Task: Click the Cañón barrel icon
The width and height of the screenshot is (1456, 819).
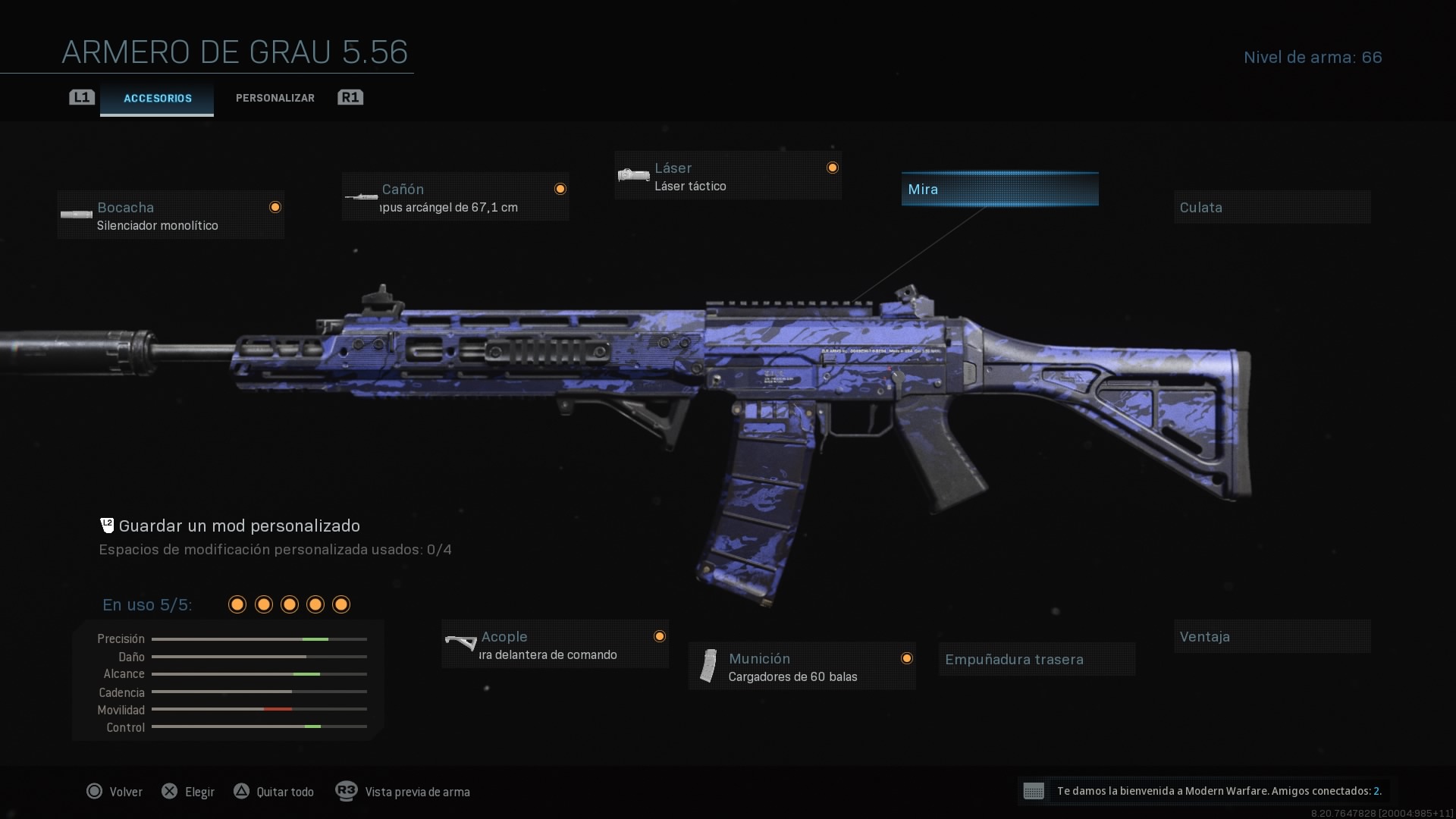Action: click(x=362, y=196)
